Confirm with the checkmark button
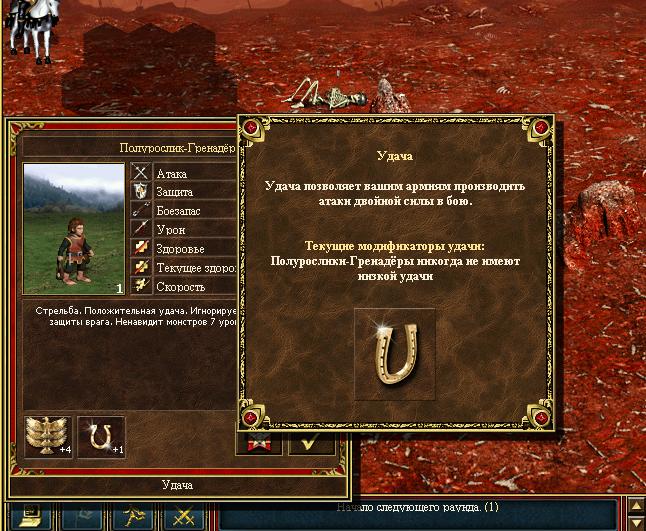646x531 pixels. 312,442
